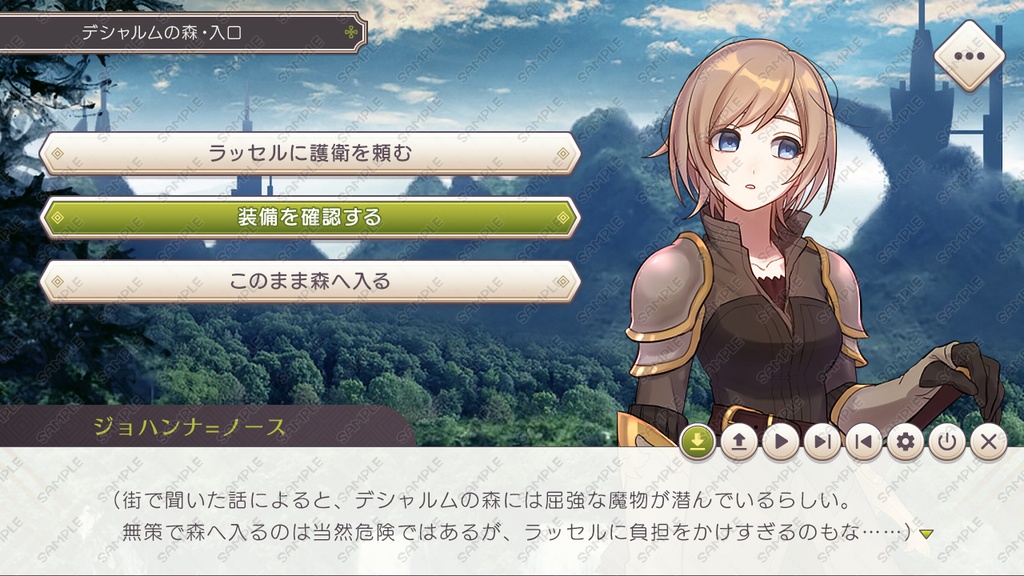Pick "このまま森へ入る" option
This screenshot has width=1024, height=576.
[x=310, y=281]
